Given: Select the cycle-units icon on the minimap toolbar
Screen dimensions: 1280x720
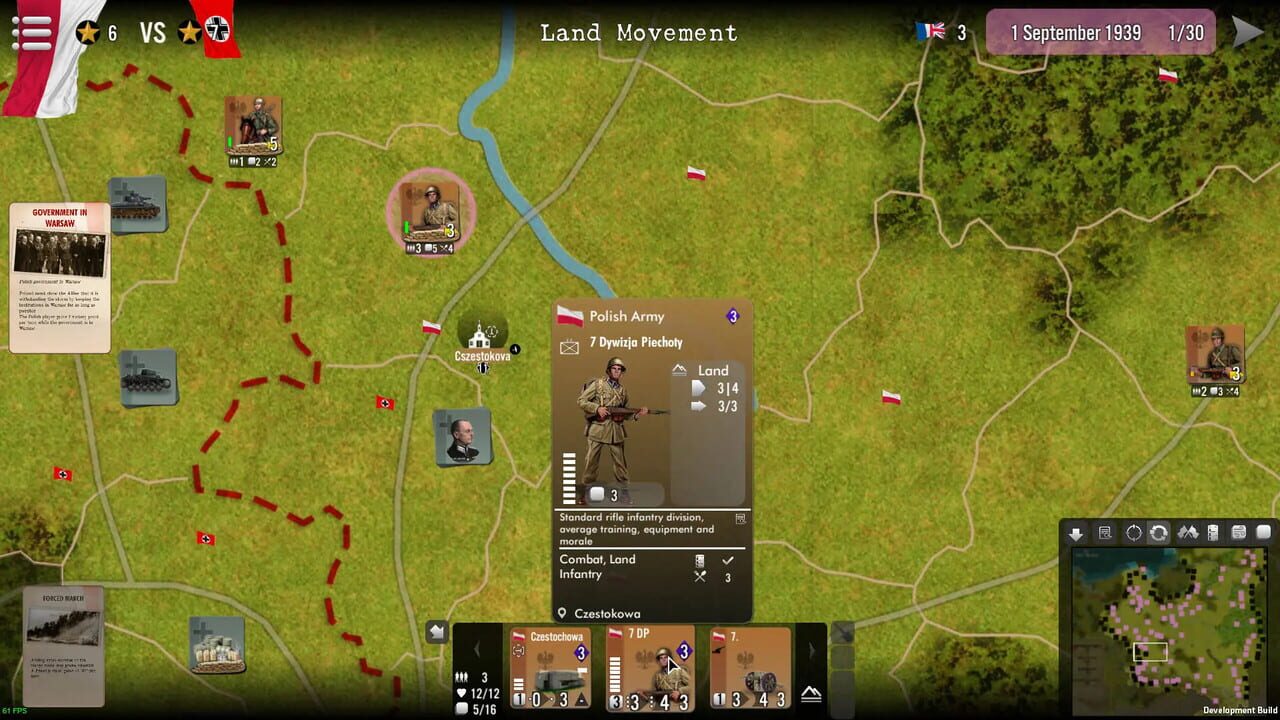Looking at the screenshot, I should pyautogui.click(x=1160, y=533).
